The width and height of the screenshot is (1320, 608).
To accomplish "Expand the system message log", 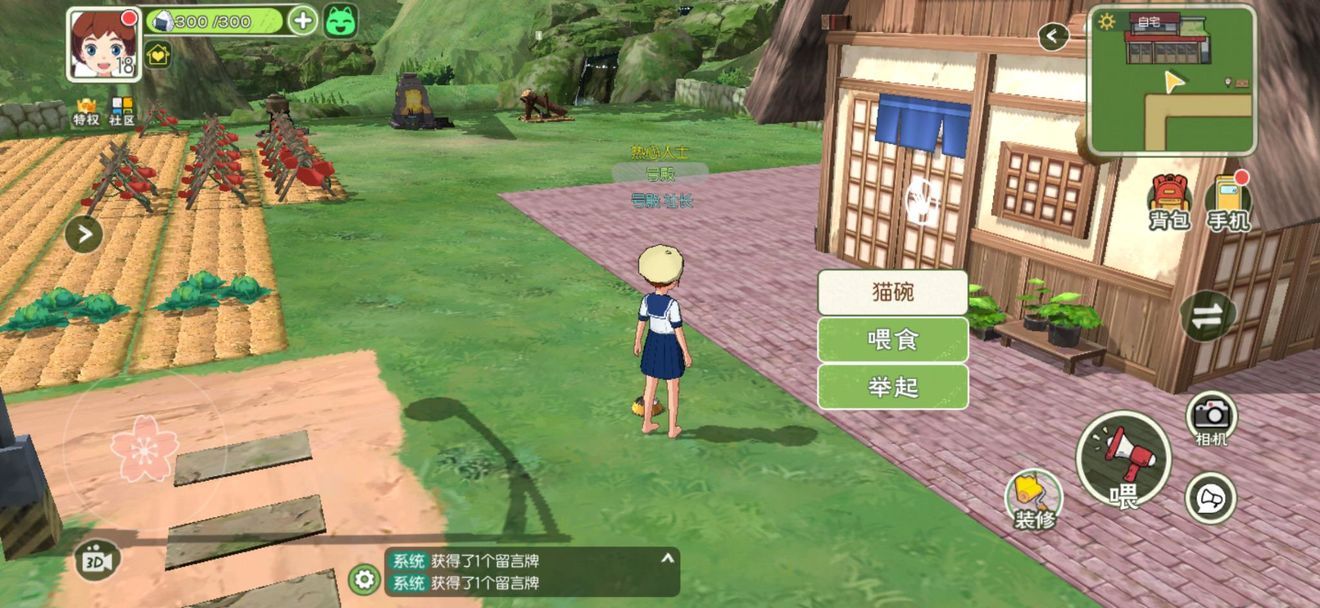I will (x=667, y=558).
